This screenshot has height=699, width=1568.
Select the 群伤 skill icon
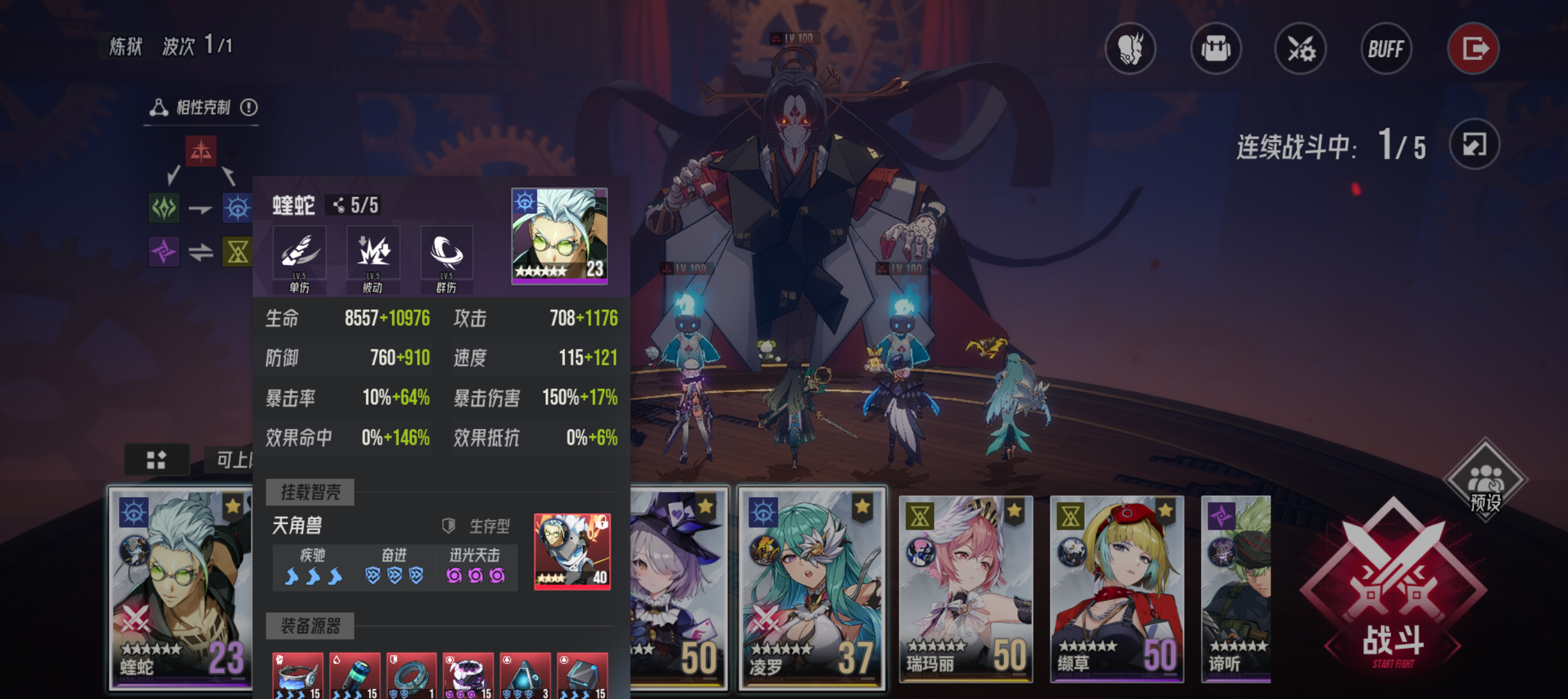point(447,252)
